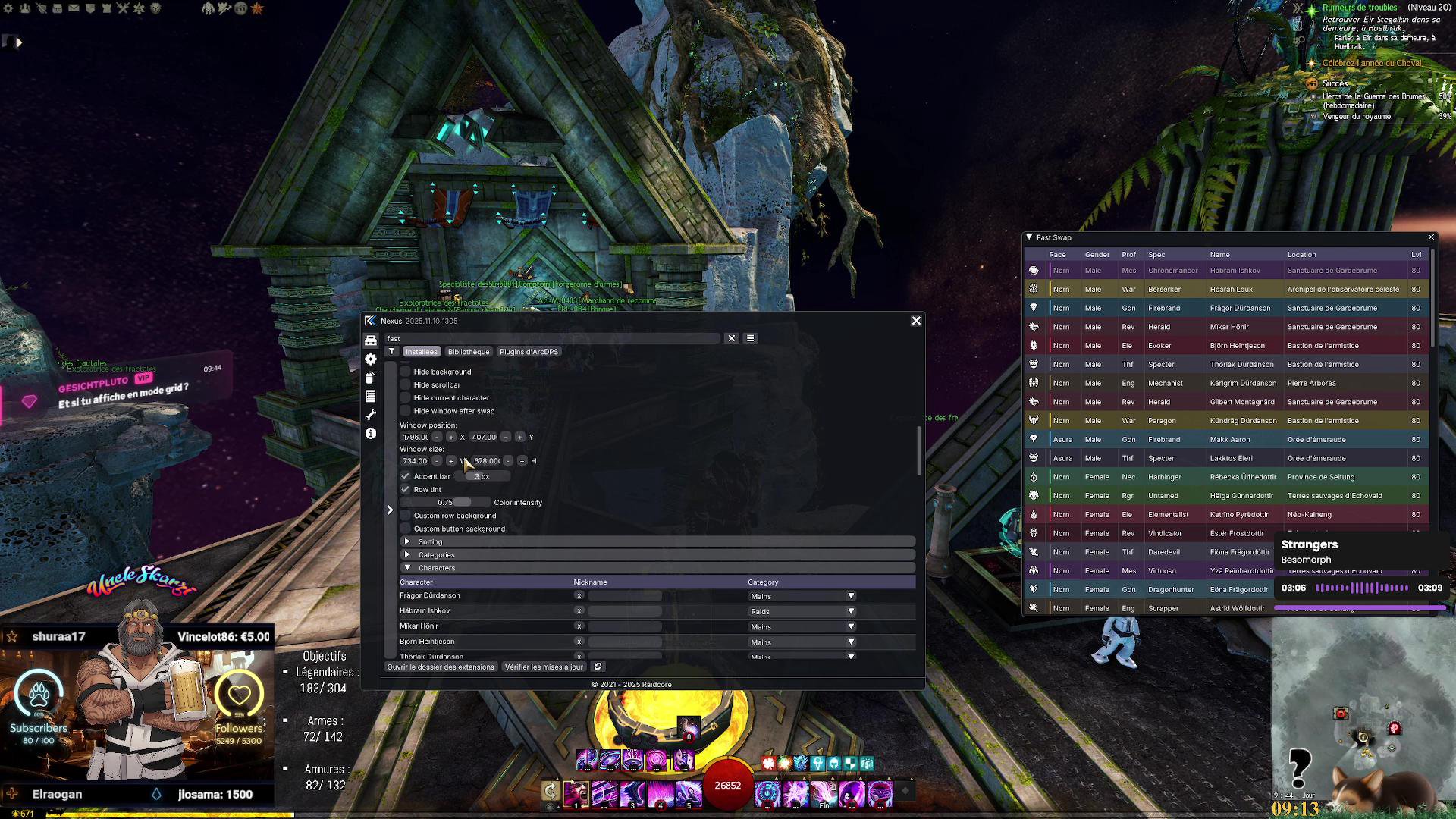The image size is (1456, 819).
Task: Switch to the Bibliothèque tab
Action: coord(468,352)
